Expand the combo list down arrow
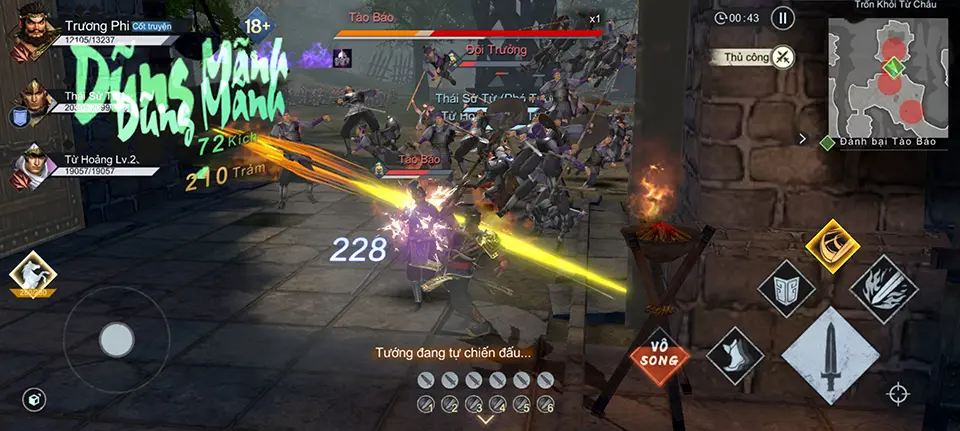Screen dimensions: 960x431 (485, 419)
